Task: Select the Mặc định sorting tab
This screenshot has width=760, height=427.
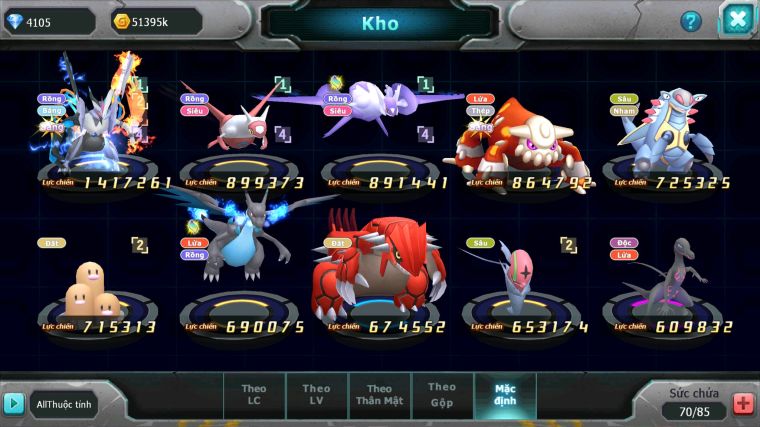Action: pos(505,395)
